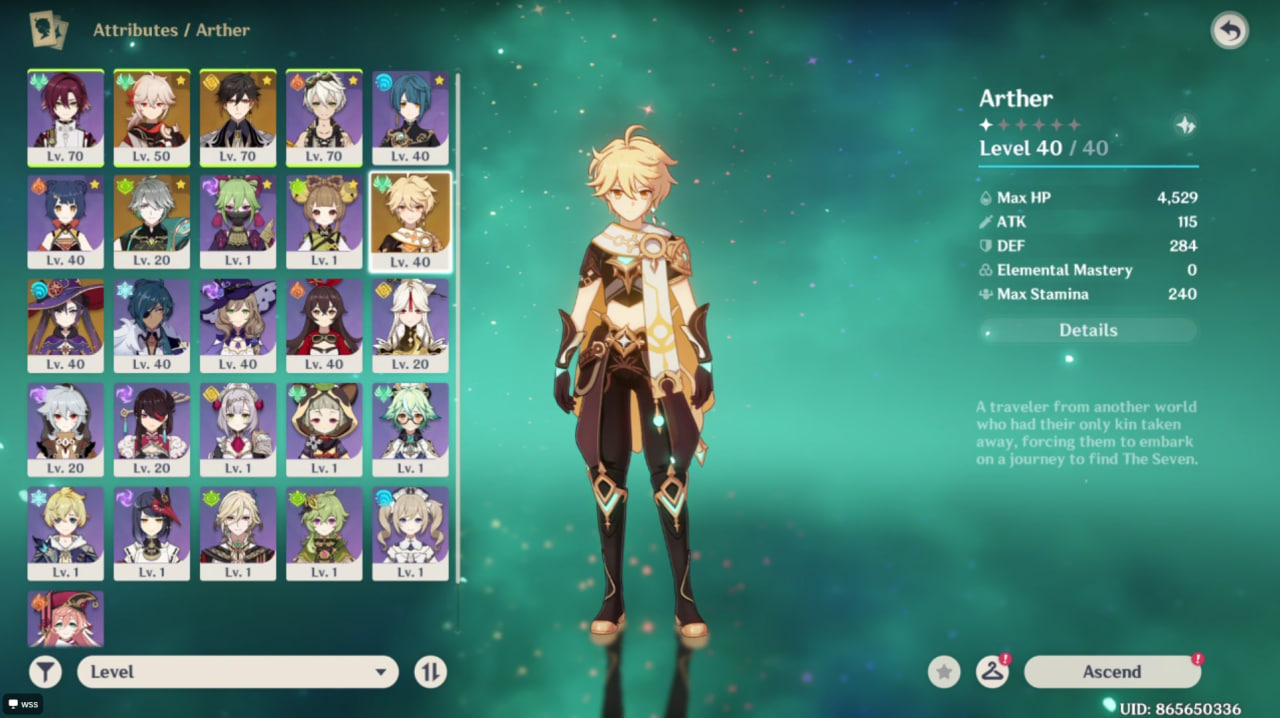The image size is (1280, 718).
Task: Select masked Kuki Shinobu's portrait
Action: click(x=238, y=220)
